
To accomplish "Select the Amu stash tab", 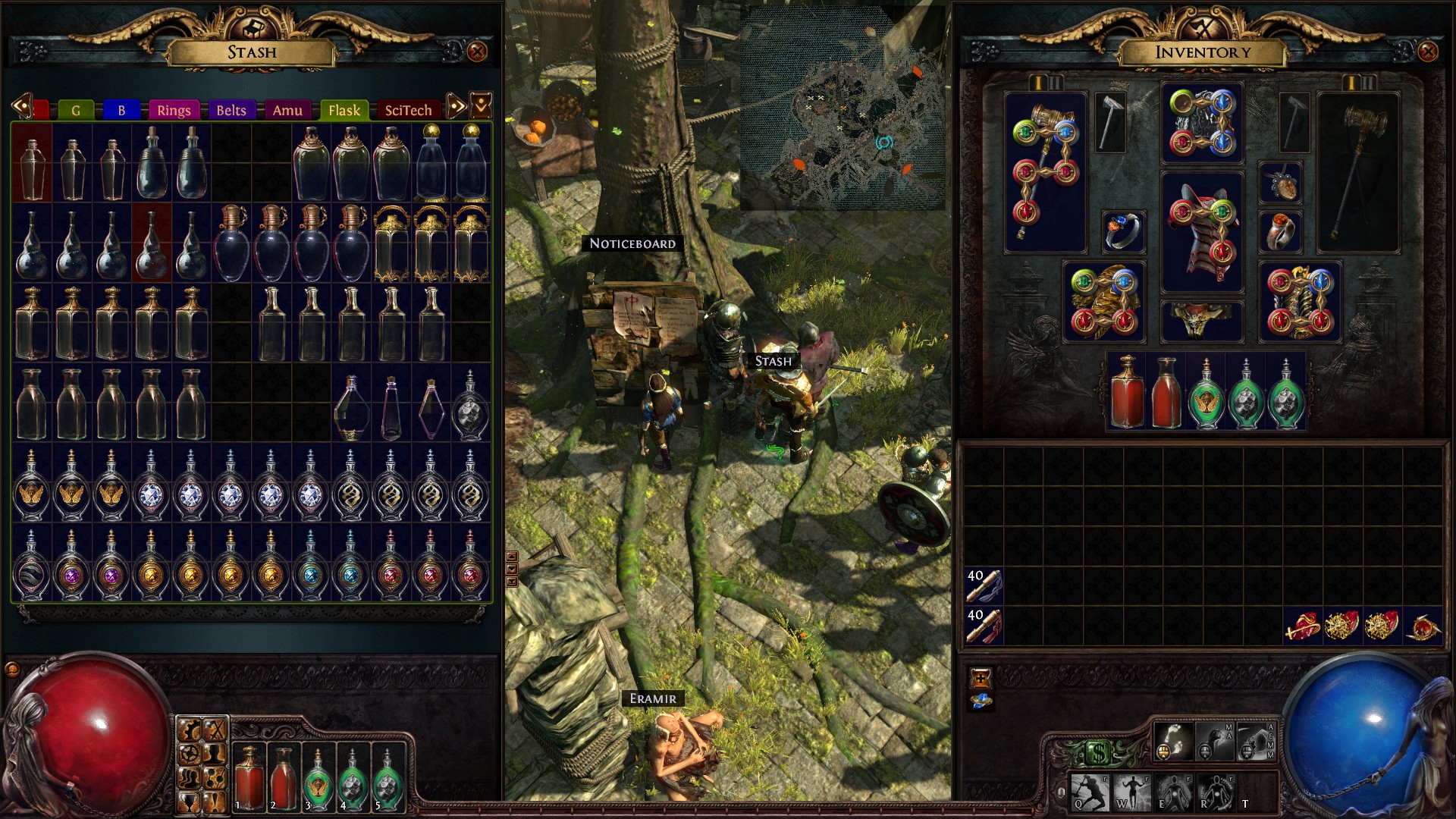I will (287, 110).
